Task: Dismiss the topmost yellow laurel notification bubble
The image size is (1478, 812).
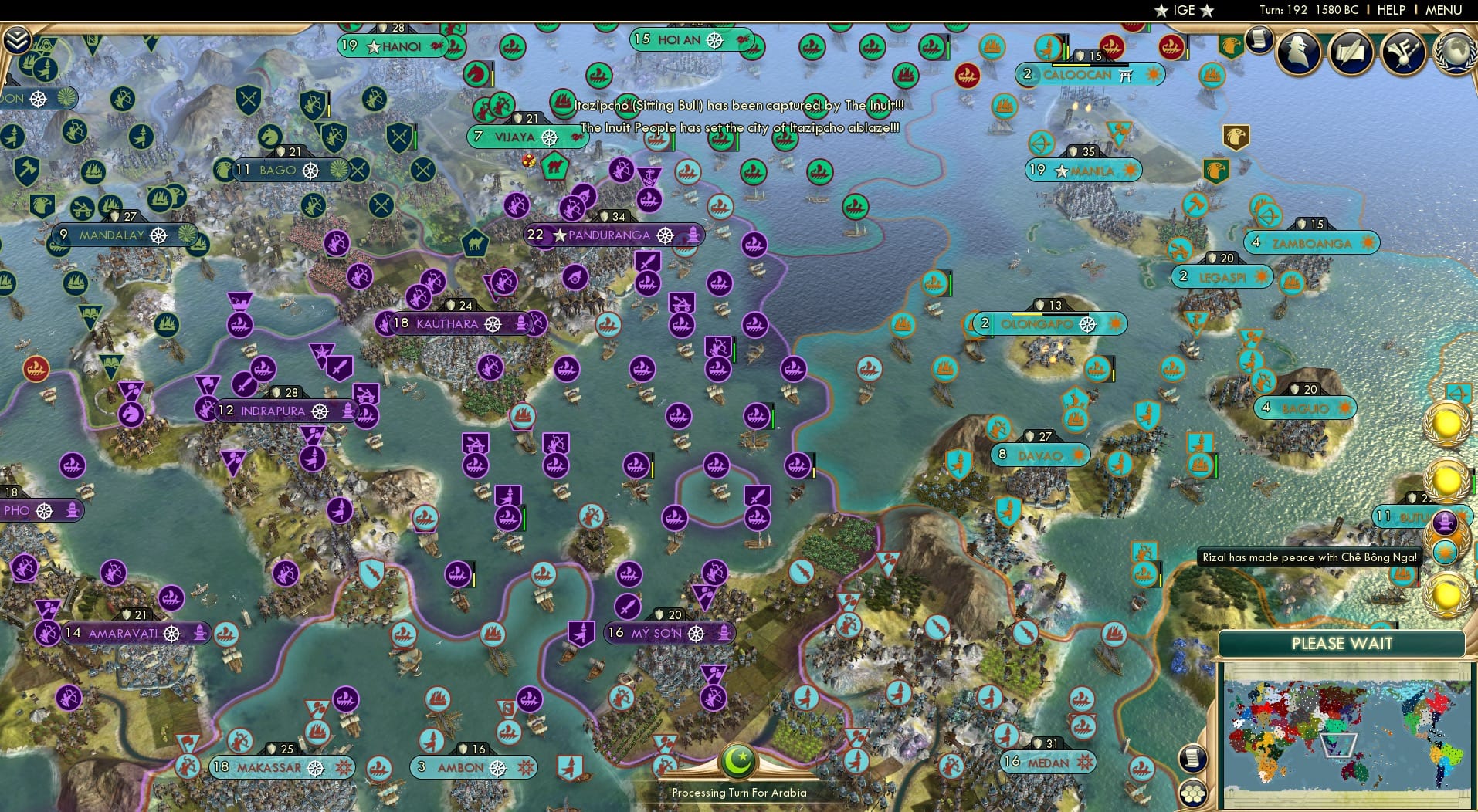Action: 1446,423
